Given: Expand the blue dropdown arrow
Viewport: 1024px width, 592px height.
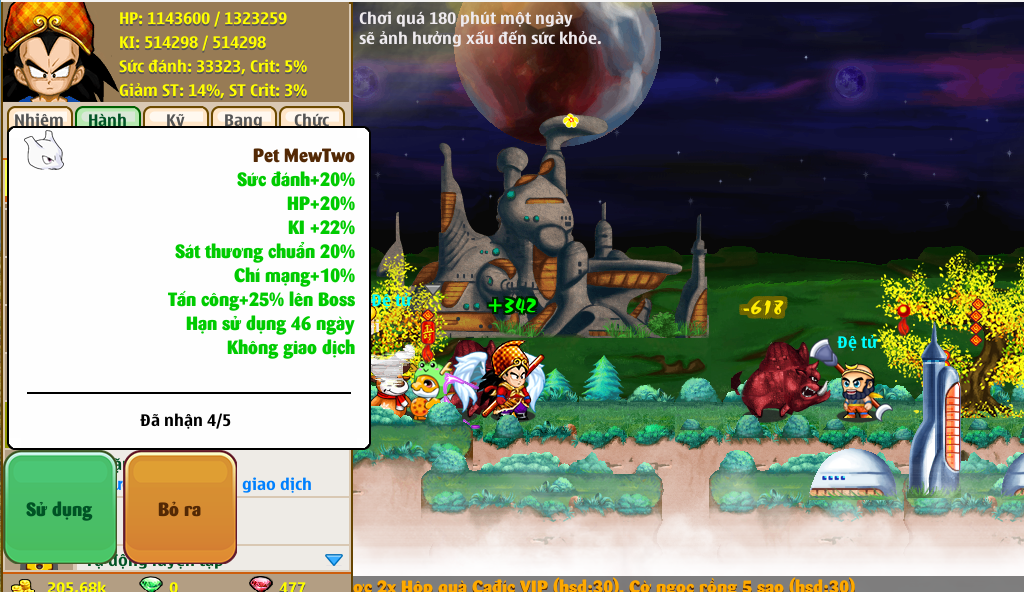Looking at the screenshot, I should point(334,559).
